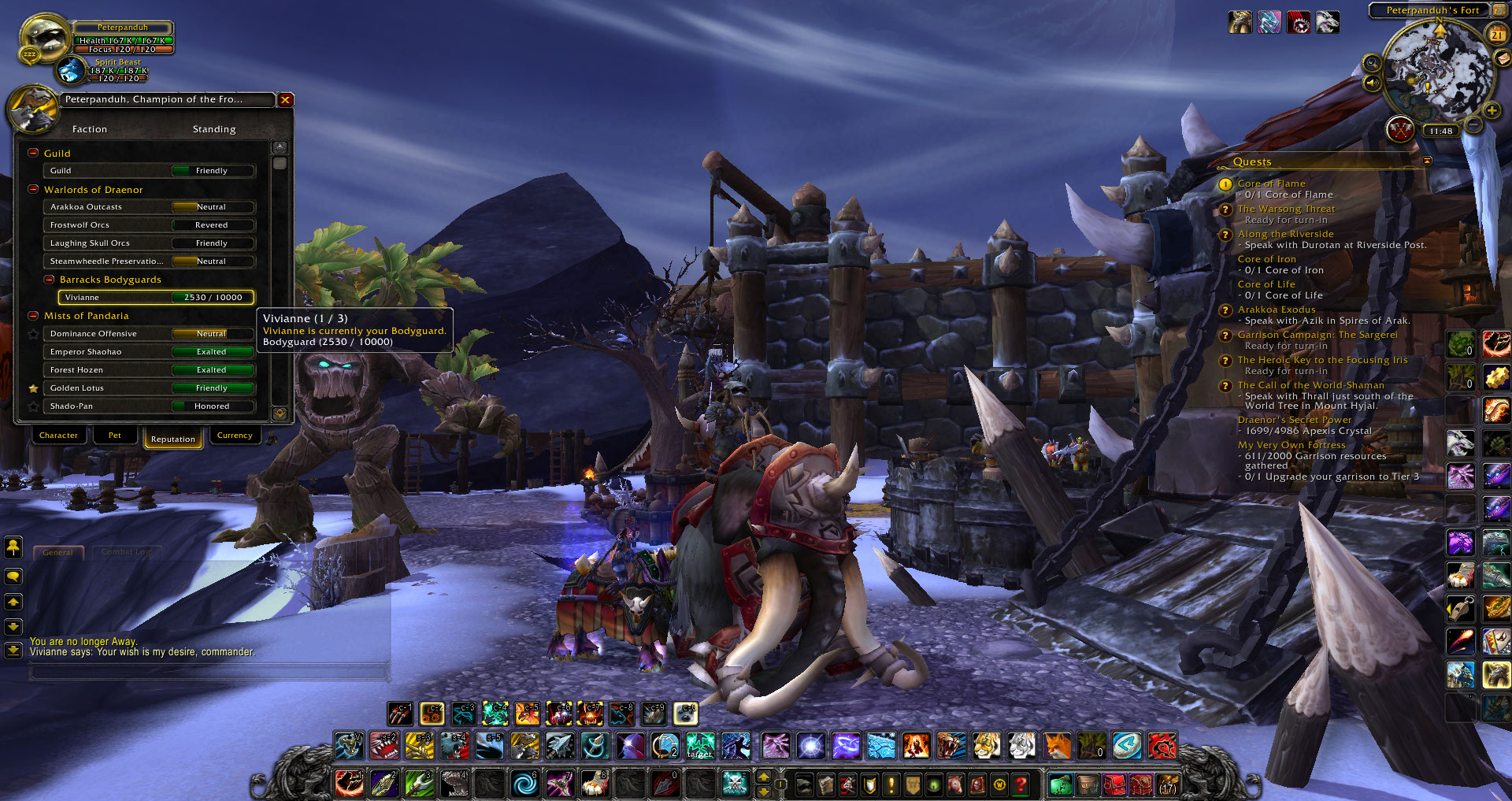This screenshot has width=1512, height=801.
Task: Switch to the Currency tab
Action: 235,436
